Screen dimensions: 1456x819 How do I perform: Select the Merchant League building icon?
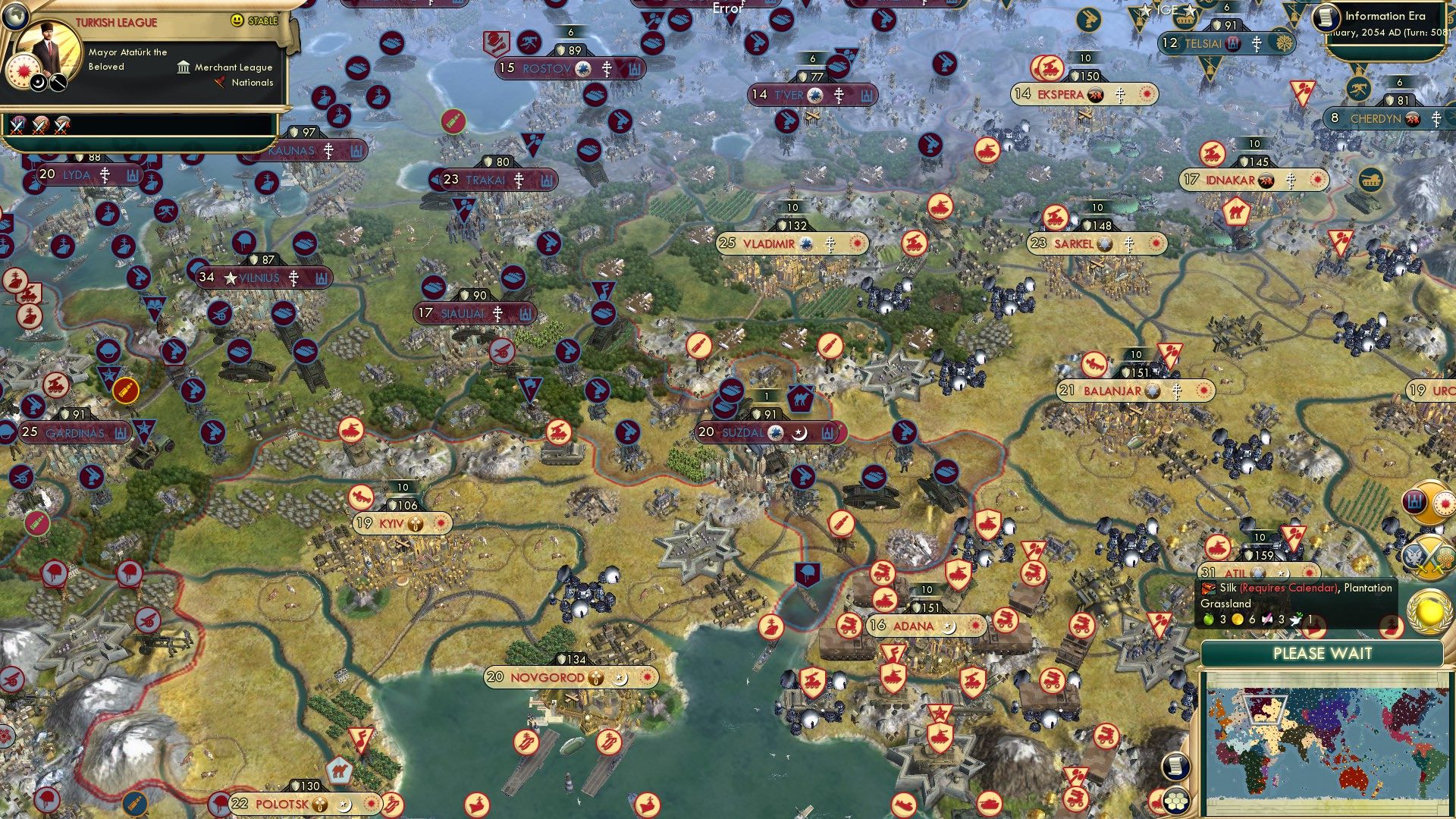(x=184, y=68)
